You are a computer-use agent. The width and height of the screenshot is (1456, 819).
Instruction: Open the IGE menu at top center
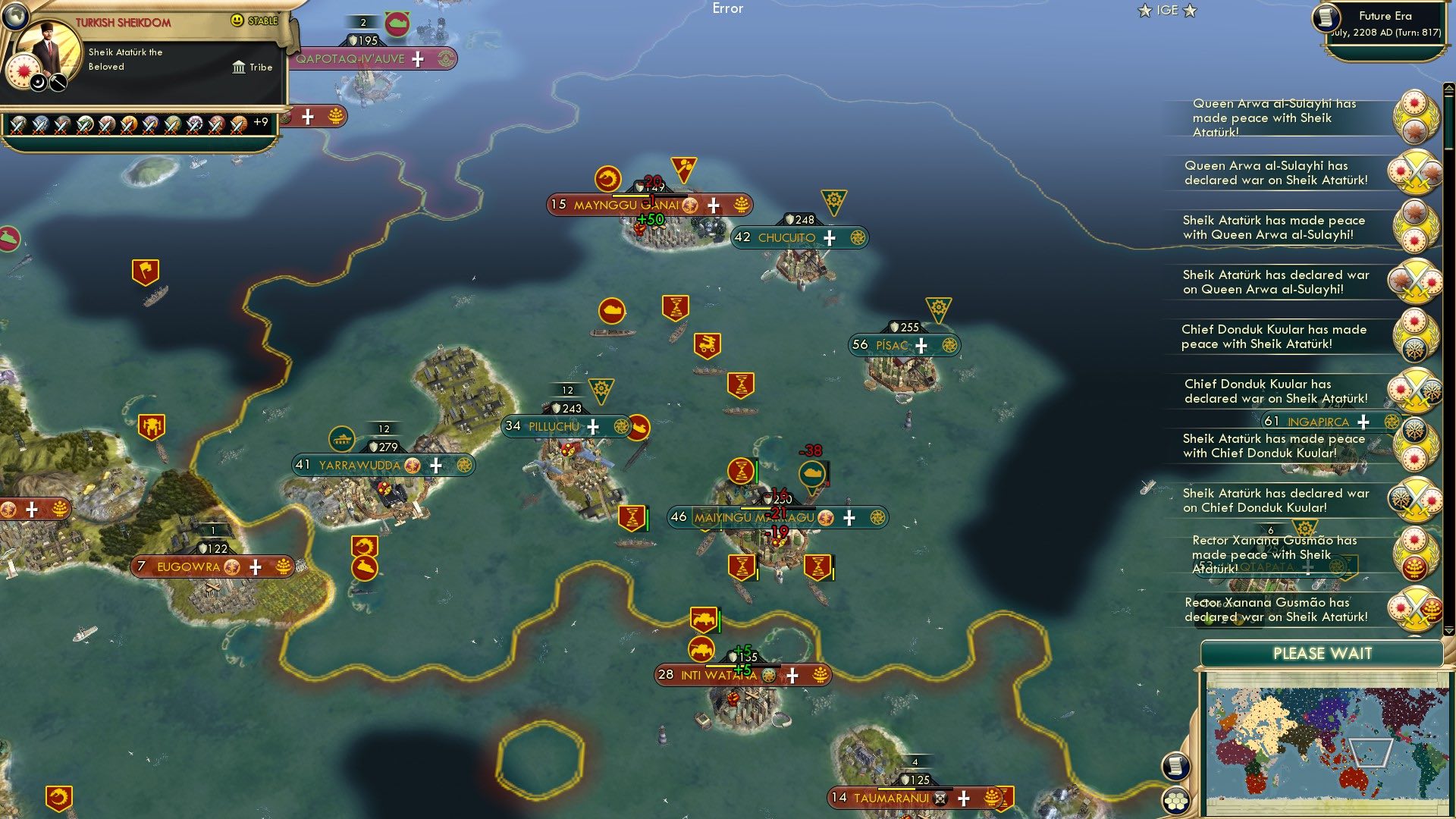click(1166, 11)
